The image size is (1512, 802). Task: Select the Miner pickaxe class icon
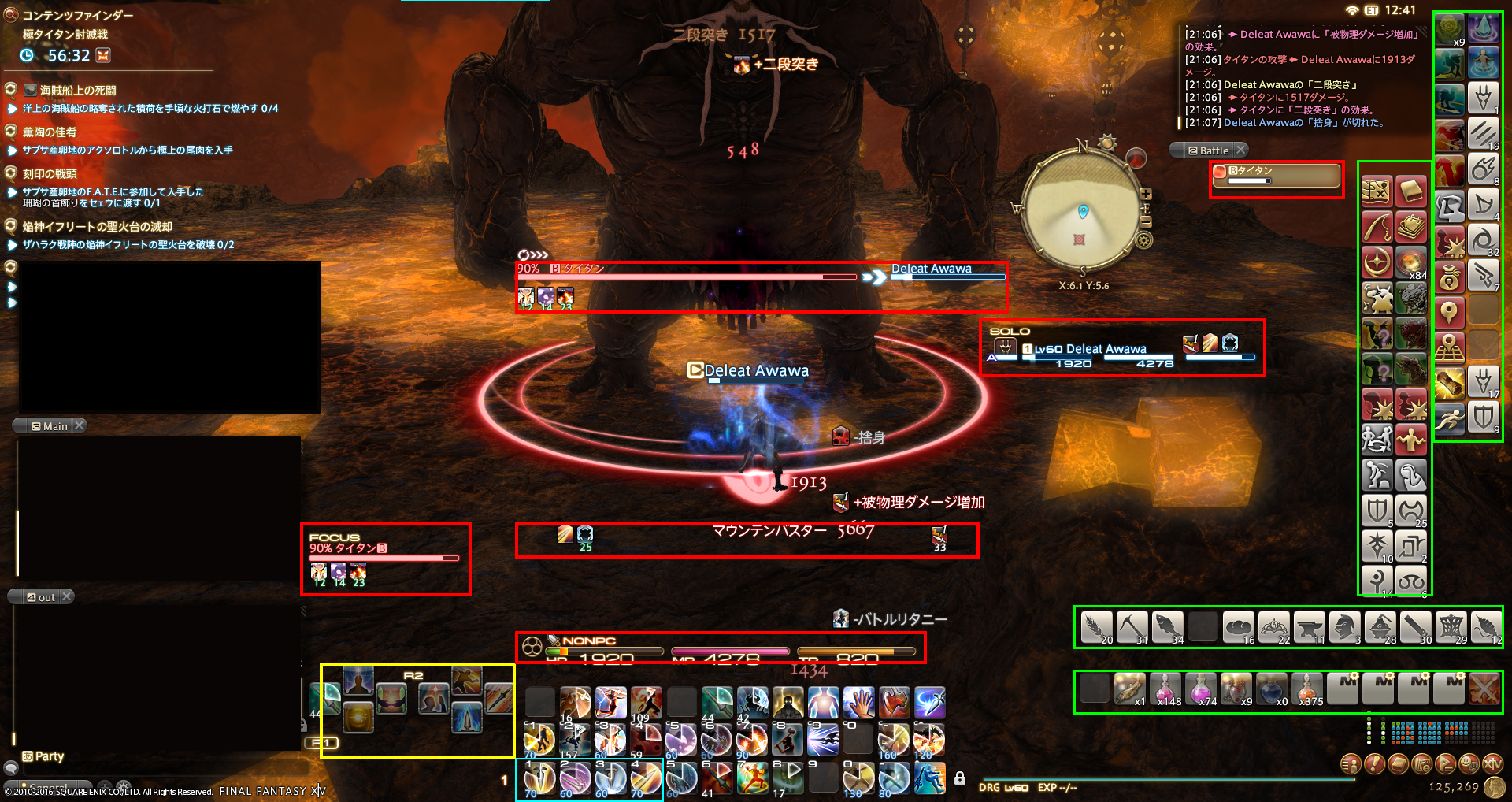tap(1131, 626)
